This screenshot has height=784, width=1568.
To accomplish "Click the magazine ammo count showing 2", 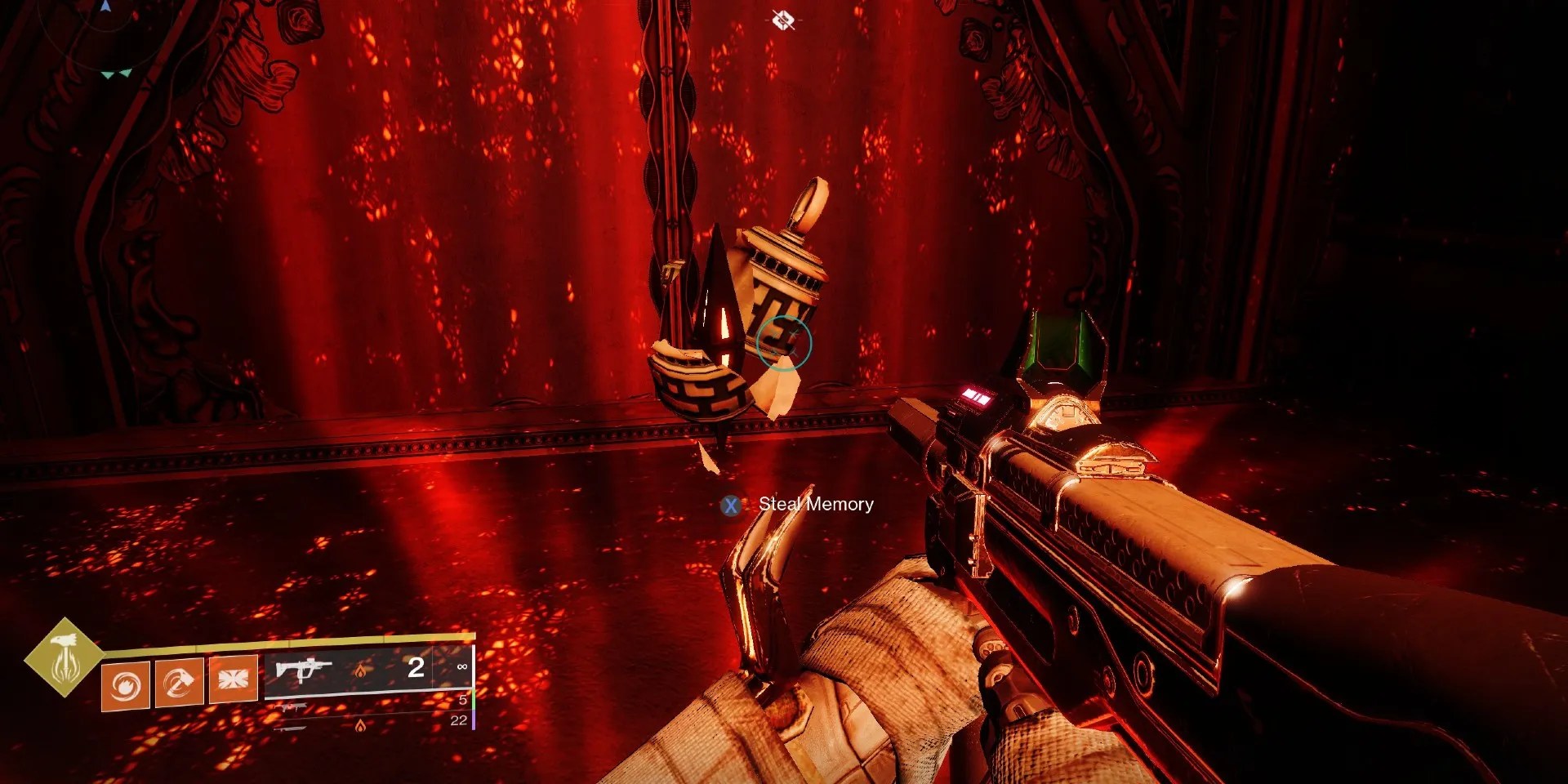I will coord(415,668).
